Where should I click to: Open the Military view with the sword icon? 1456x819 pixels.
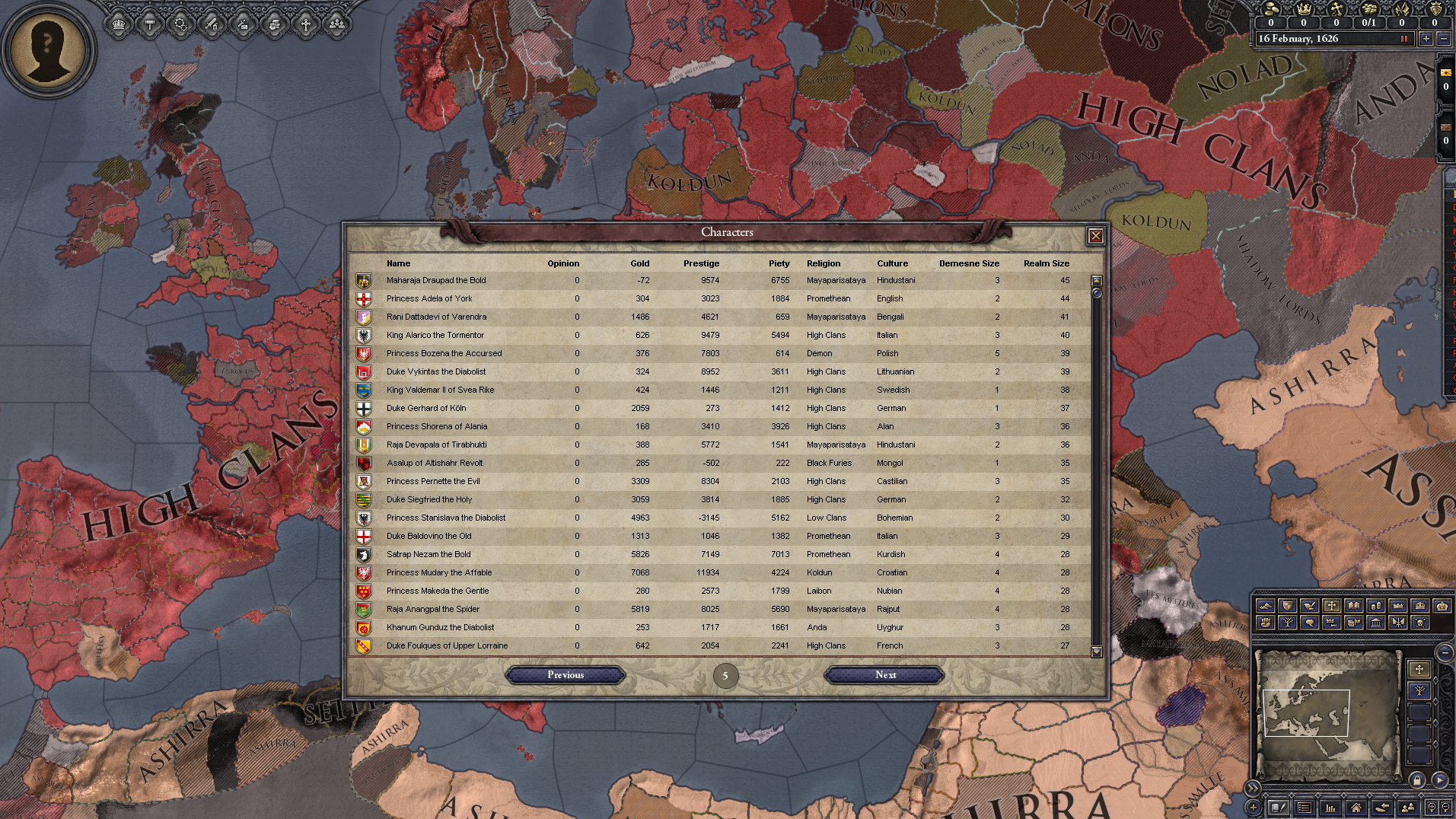(x=212, y=24)
